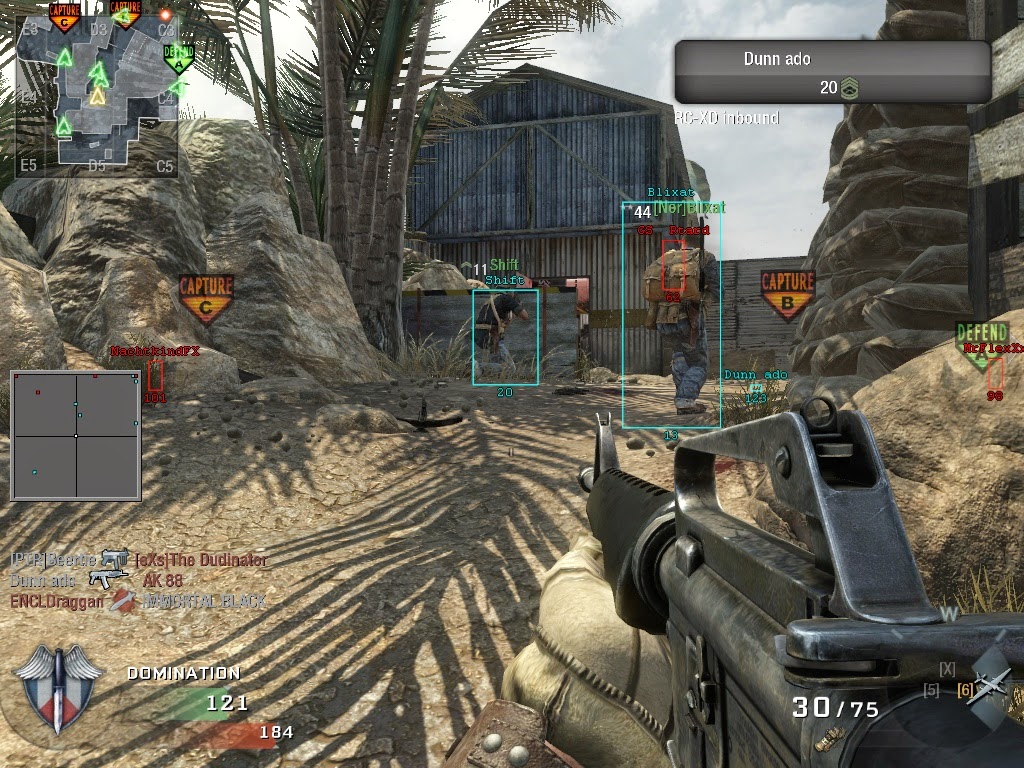Select the Dunn ado rank notification banner
Screen dimensions: 1024x768
point(832,72)
